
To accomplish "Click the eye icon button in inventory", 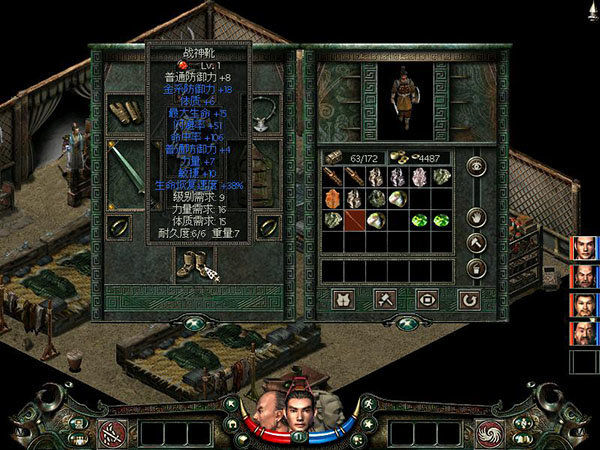I will point(476,167).
